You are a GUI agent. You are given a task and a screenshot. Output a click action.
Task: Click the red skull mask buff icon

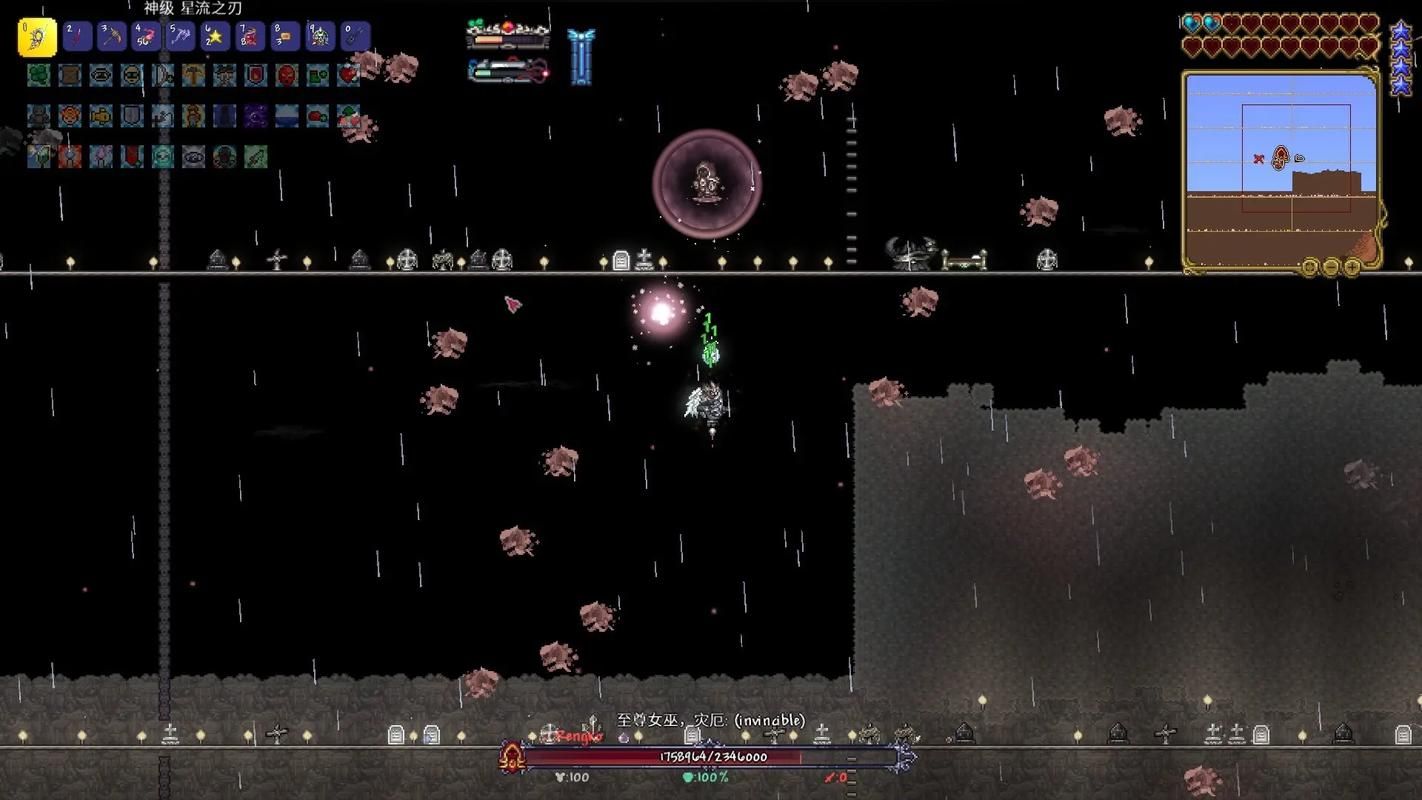click(x=286, y=75)
